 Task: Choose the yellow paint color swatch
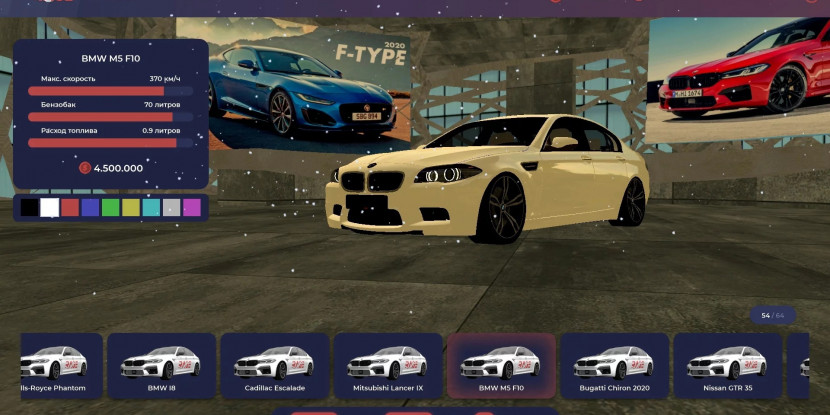tap(131, 208)
